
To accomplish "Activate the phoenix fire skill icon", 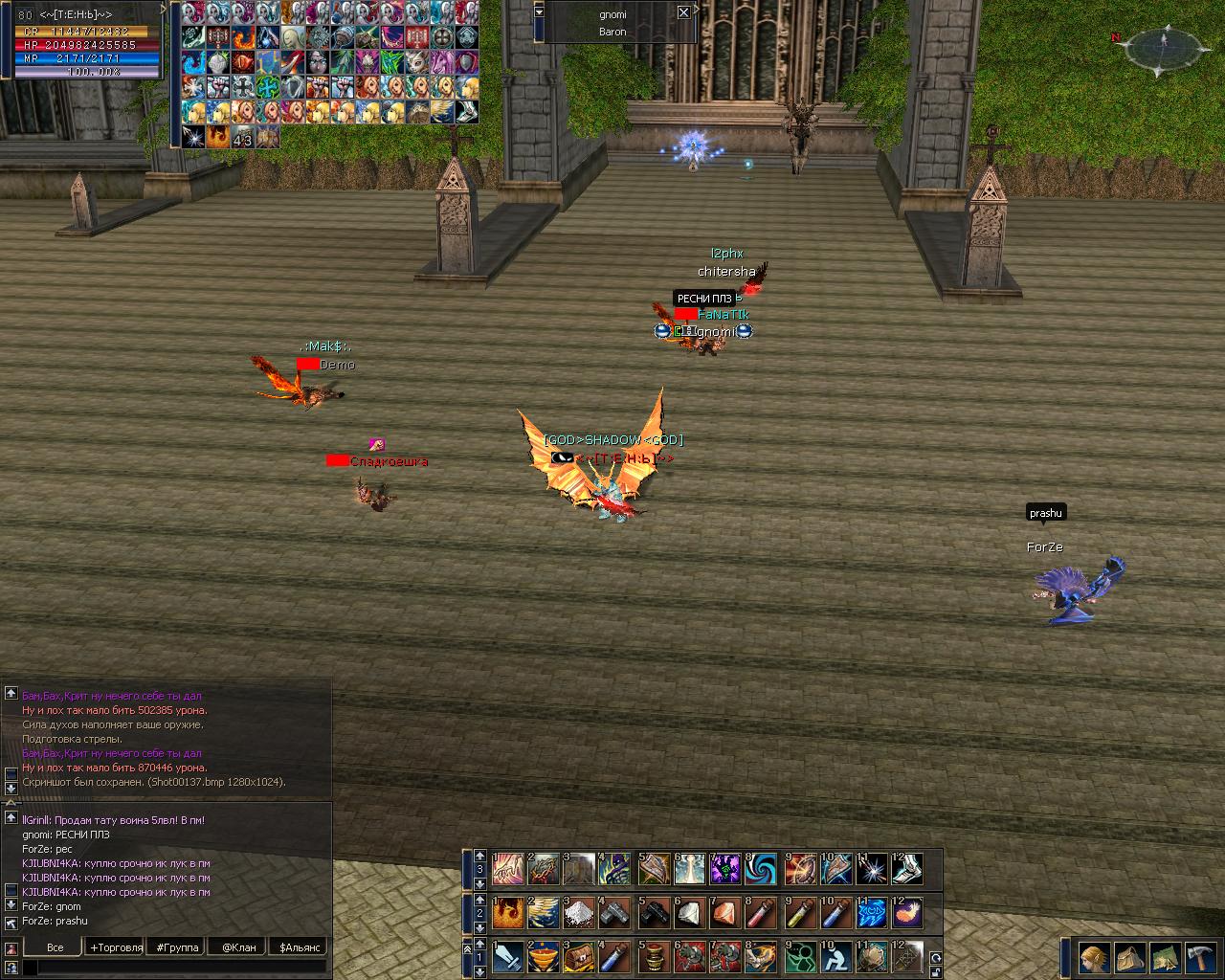I will click(x=508, y=913).
